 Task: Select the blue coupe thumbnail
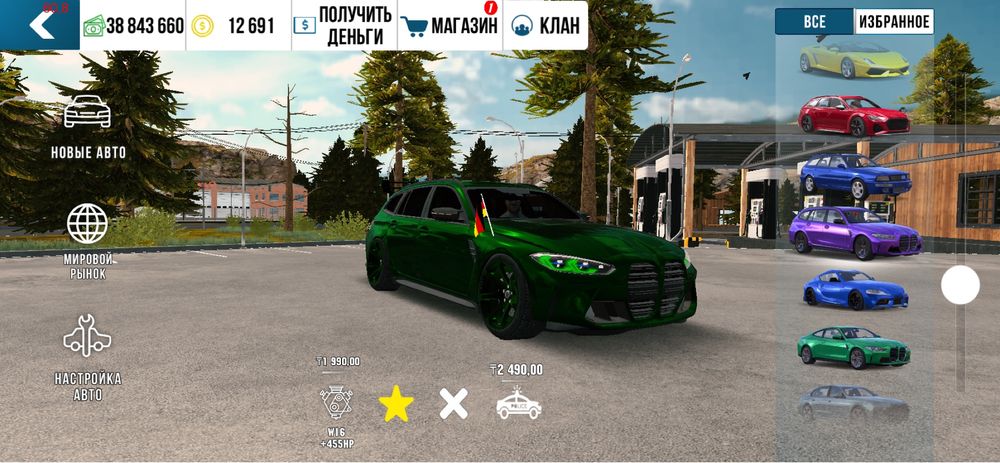click(854, 290)
